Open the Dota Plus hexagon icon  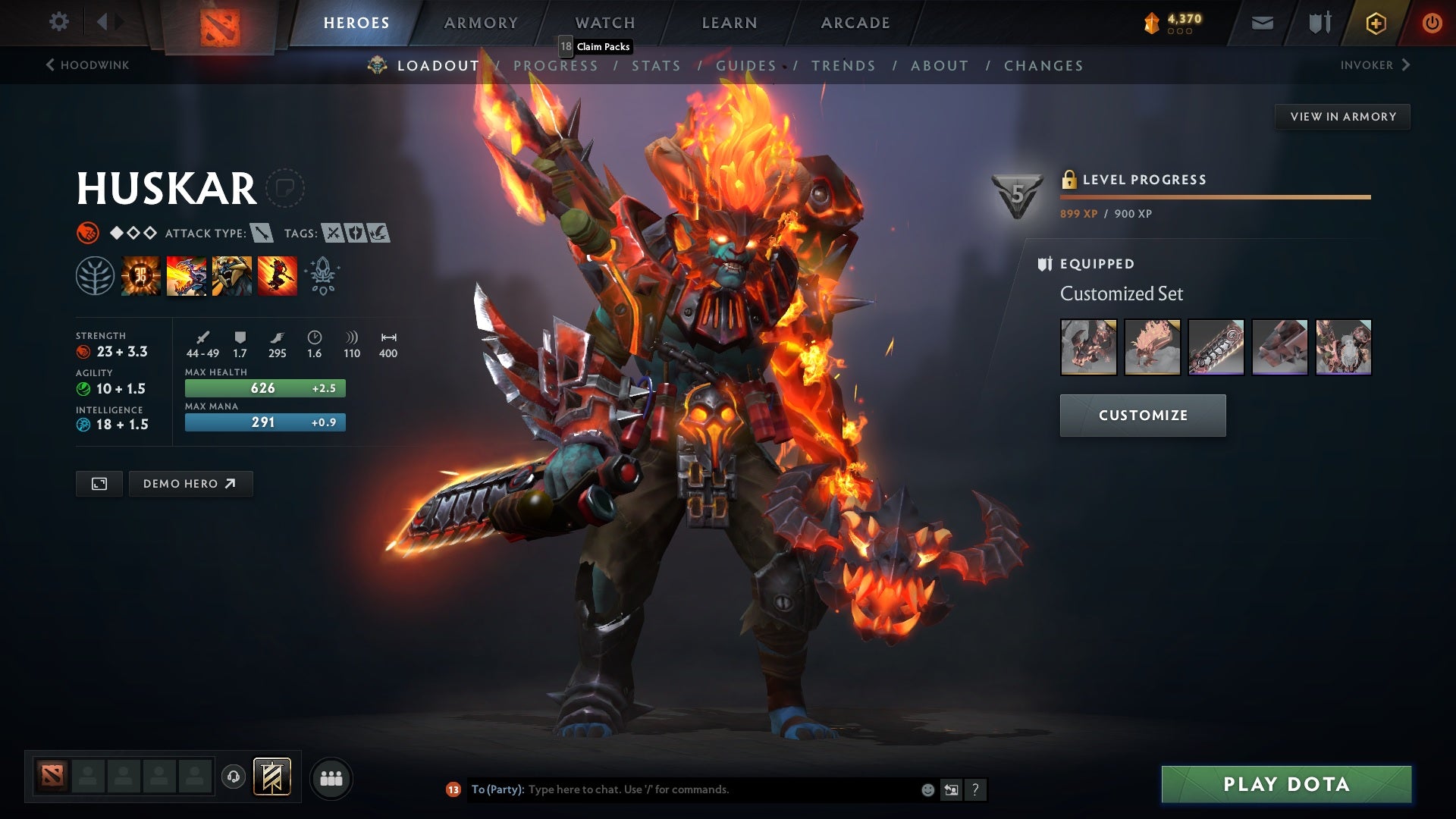(x=1375, y=23)
